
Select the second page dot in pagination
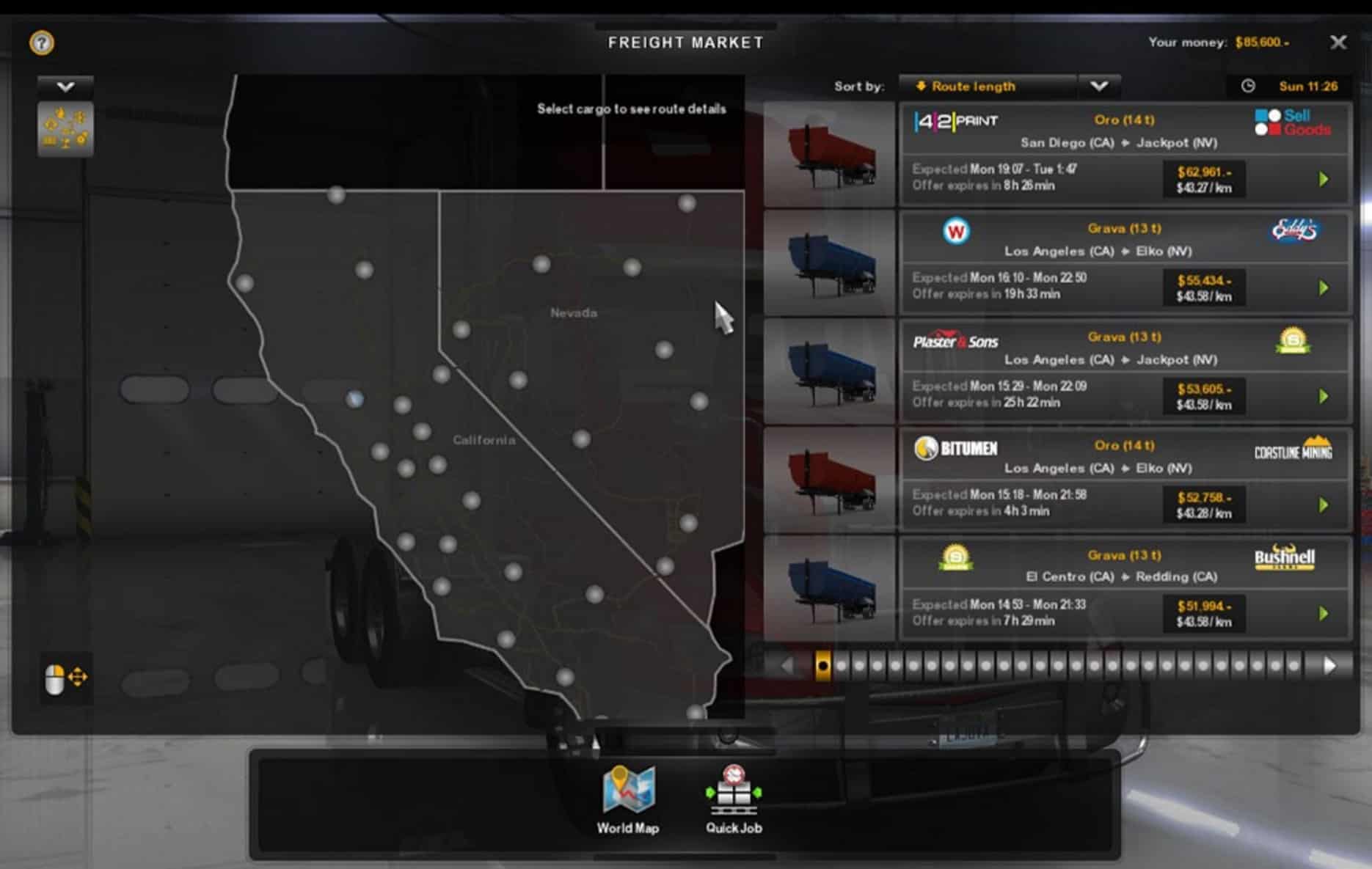click(841, 666)
